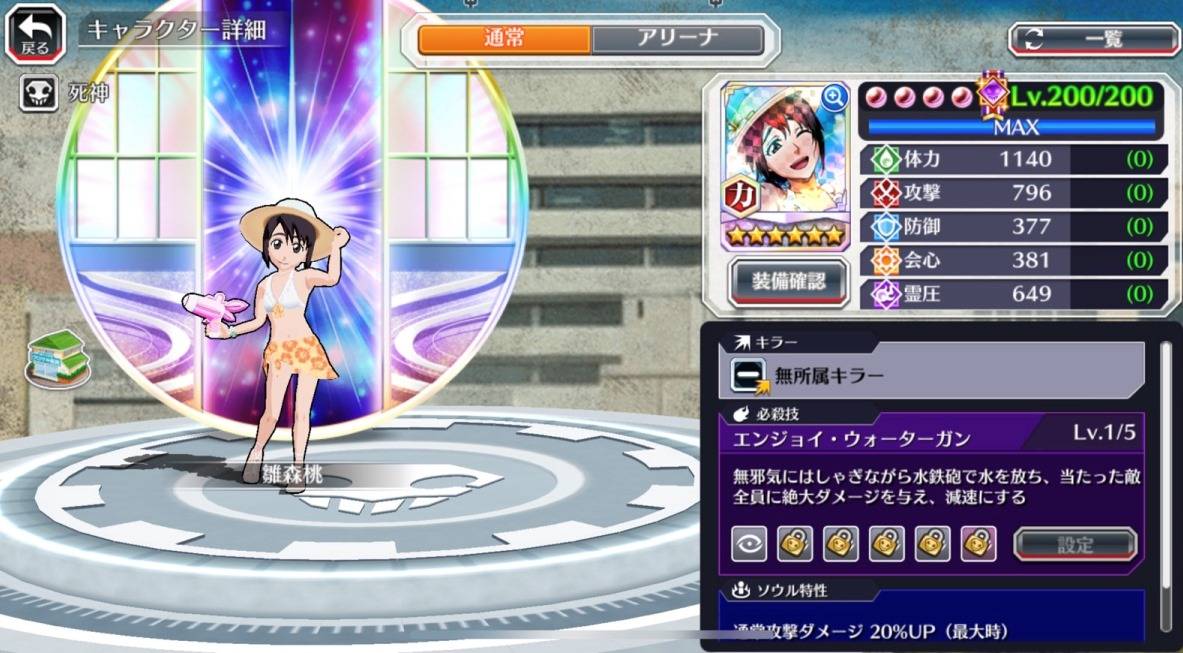The height and width of the screenshot is (653, 1183).
Task: Open the 一覧 character list
Action: coord(1094,39)
